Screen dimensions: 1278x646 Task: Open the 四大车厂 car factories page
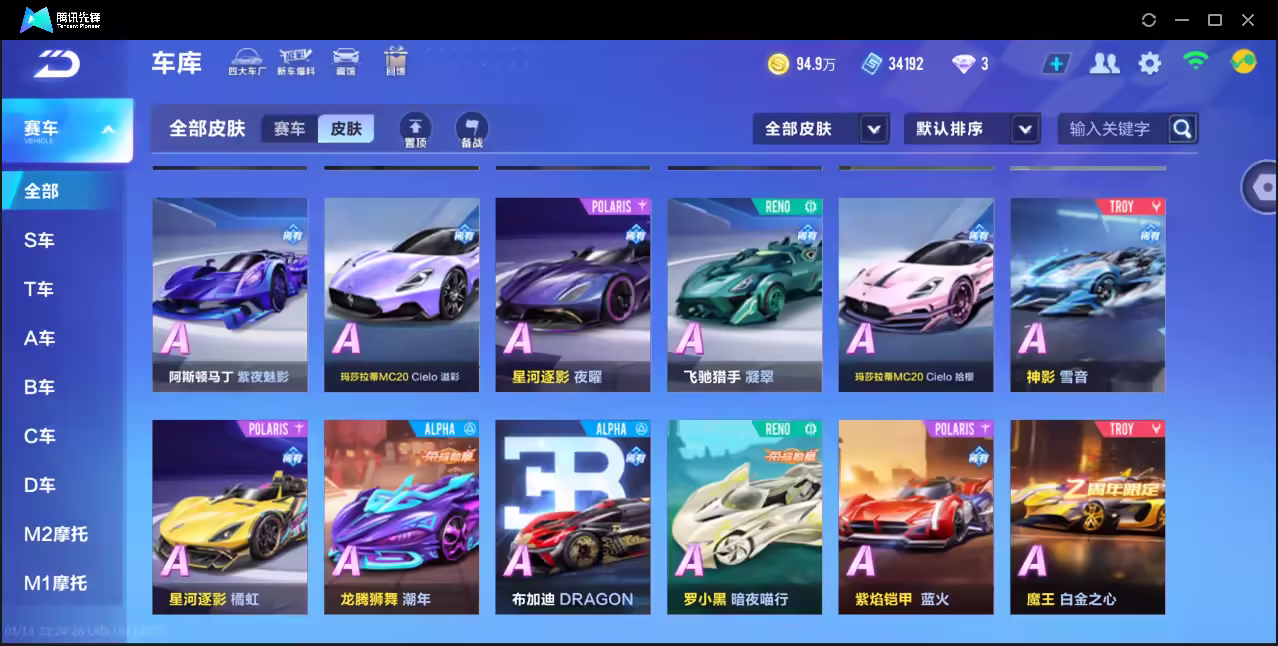246,61
